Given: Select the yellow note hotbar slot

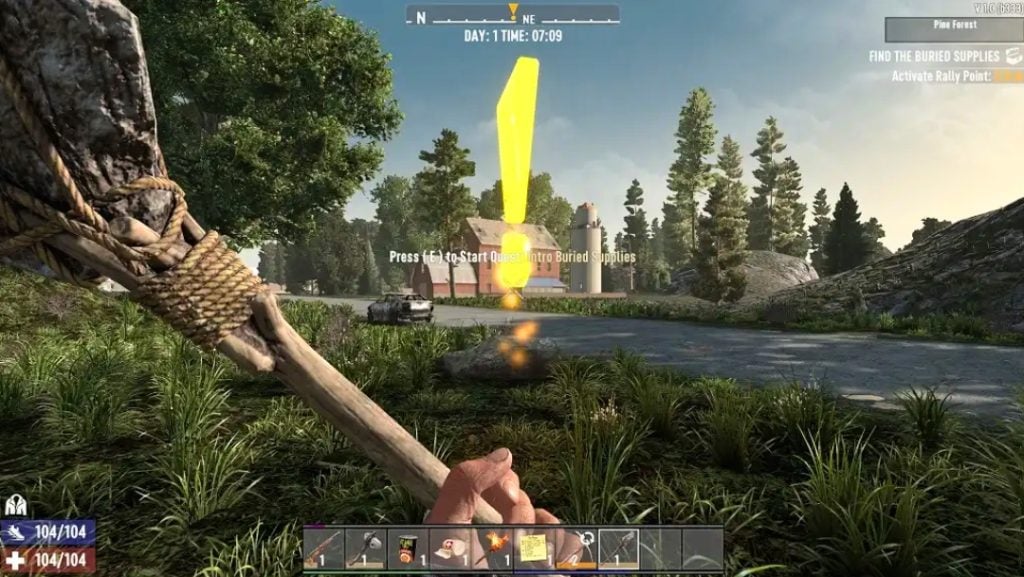Looking at the screenshot, I should [534, 548].
